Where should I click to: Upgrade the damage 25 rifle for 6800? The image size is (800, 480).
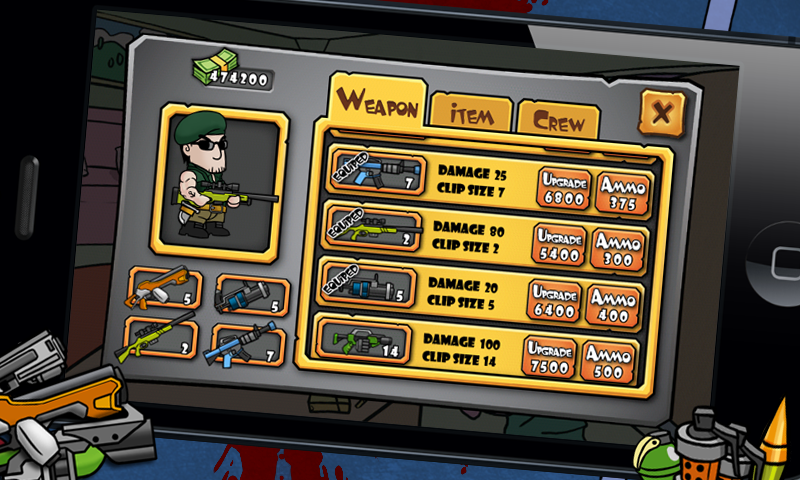pyautogui.click(x=562, y=188)
